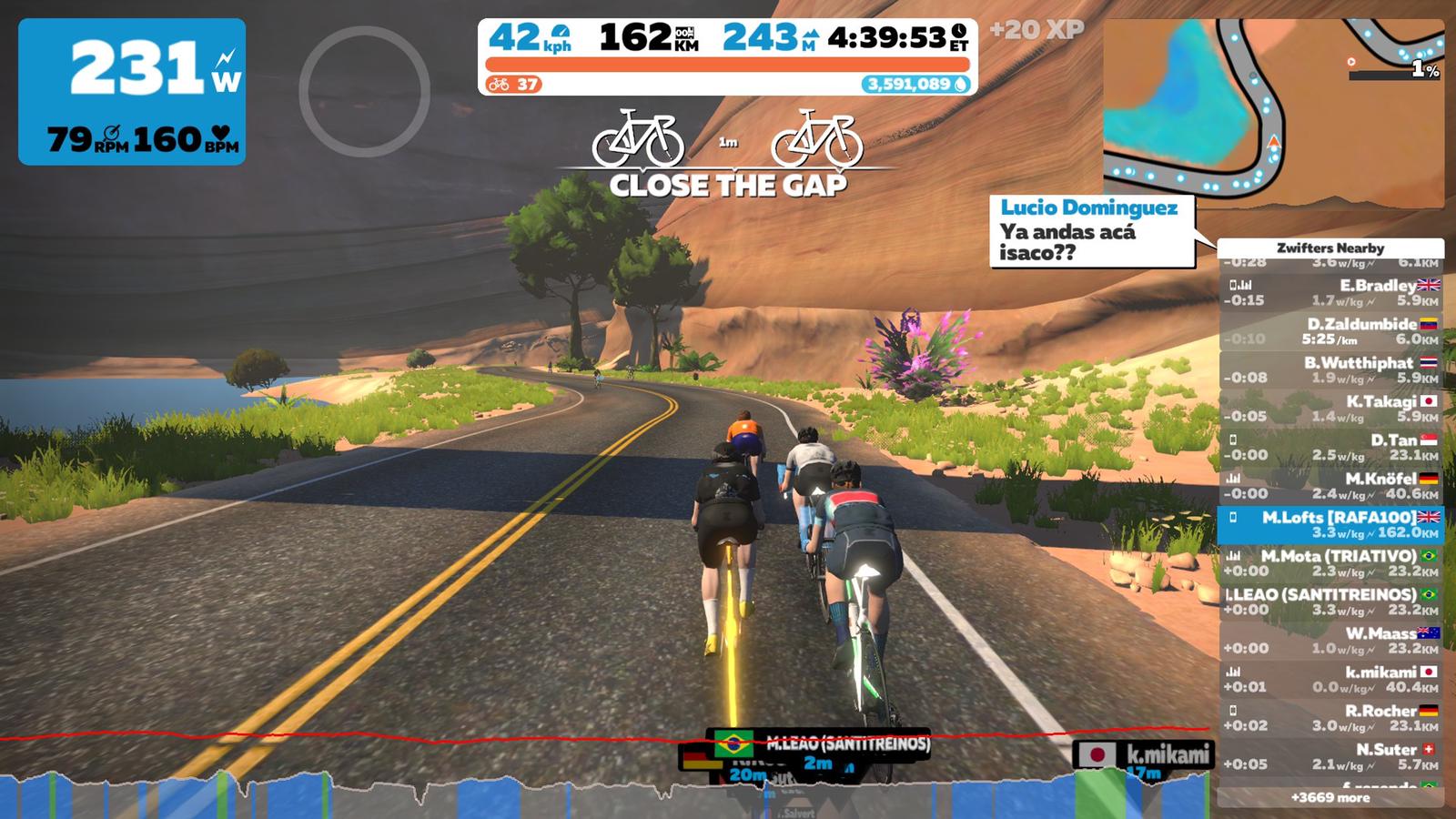Choose k.mikami in the rider list

click(1330, 679)
